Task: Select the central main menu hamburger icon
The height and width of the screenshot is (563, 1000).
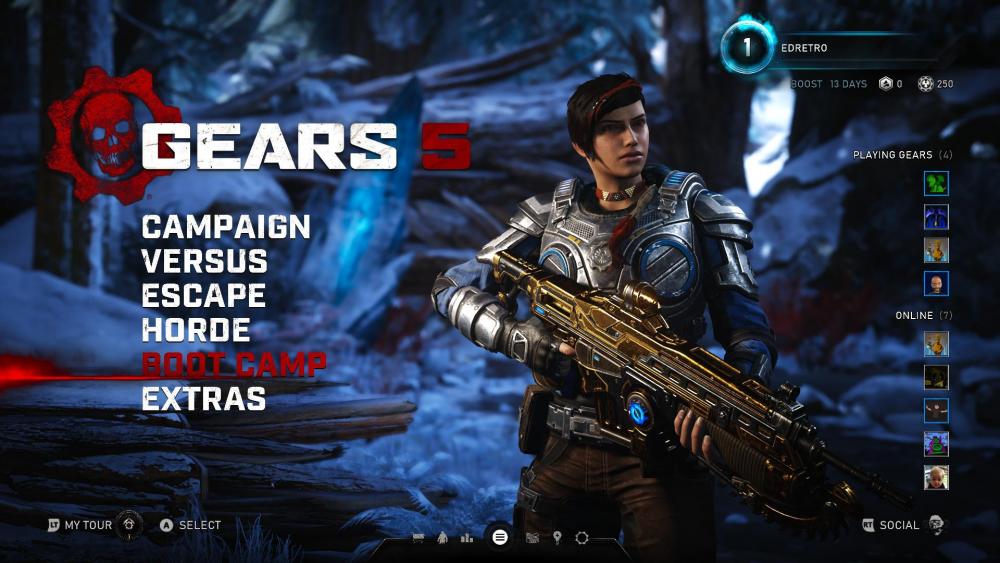Action: [x=500, y=537]
